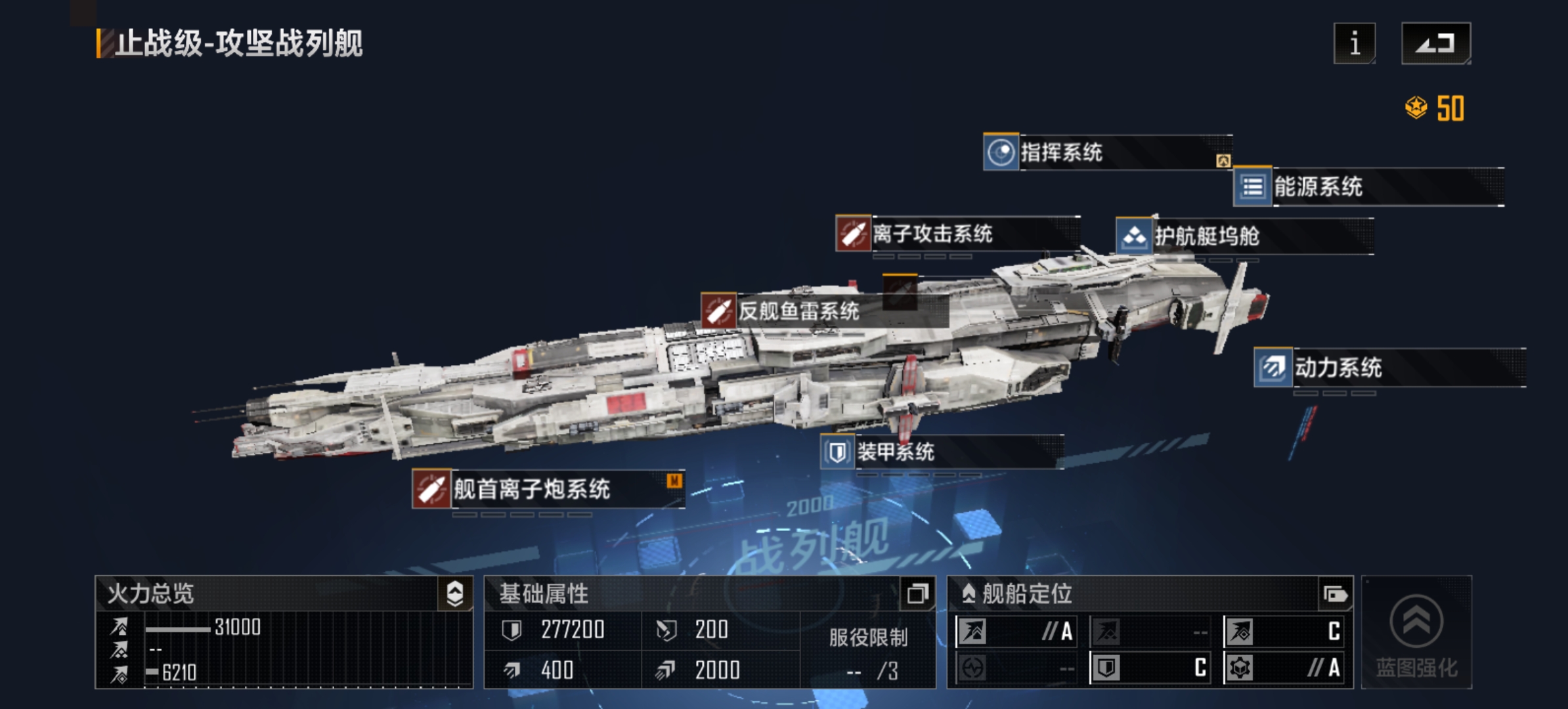Expand the 基础属性 base attributes panel

(x=917, y=593)
